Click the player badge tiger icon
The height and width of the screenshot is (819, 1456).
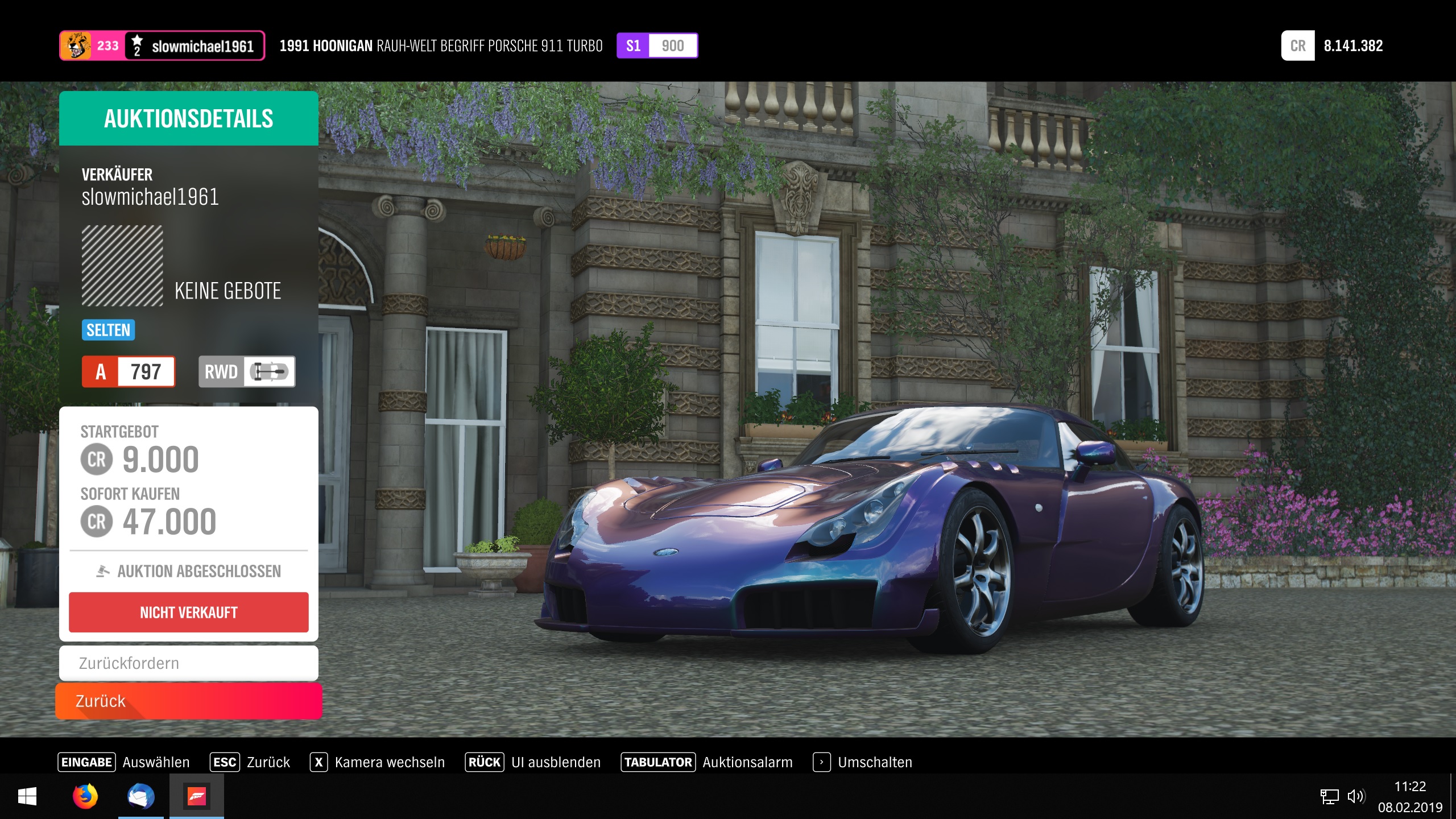point(77,45)
